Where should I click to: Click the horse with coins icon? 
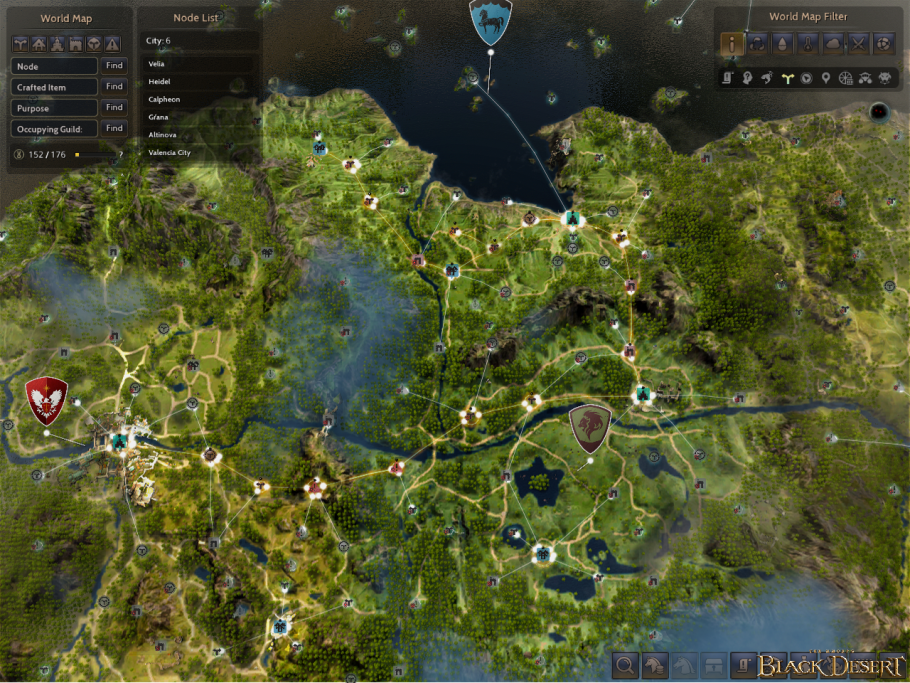(655, 665)
